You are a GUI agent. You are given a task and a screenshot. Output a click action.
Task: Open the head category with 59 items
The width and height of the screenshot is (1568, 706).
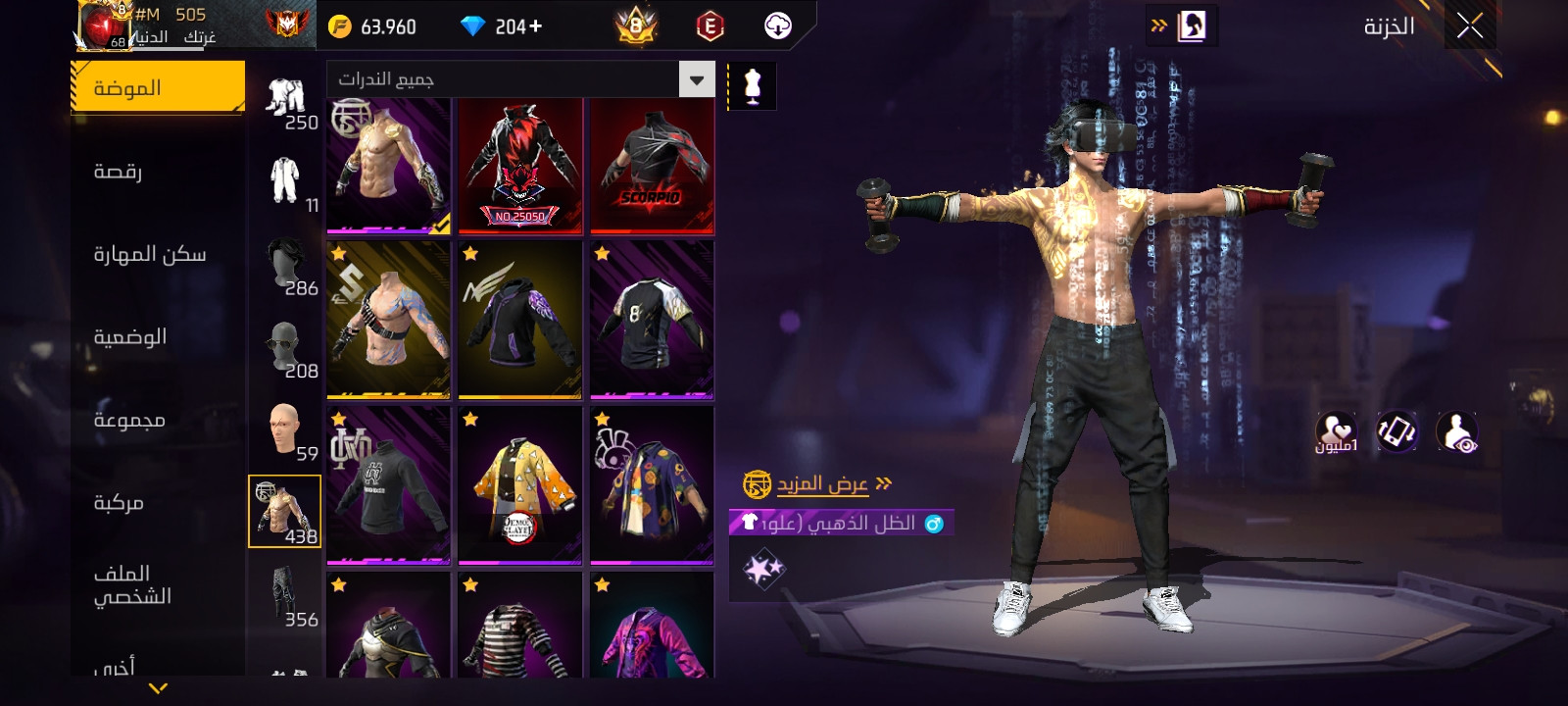coord(286,430)
